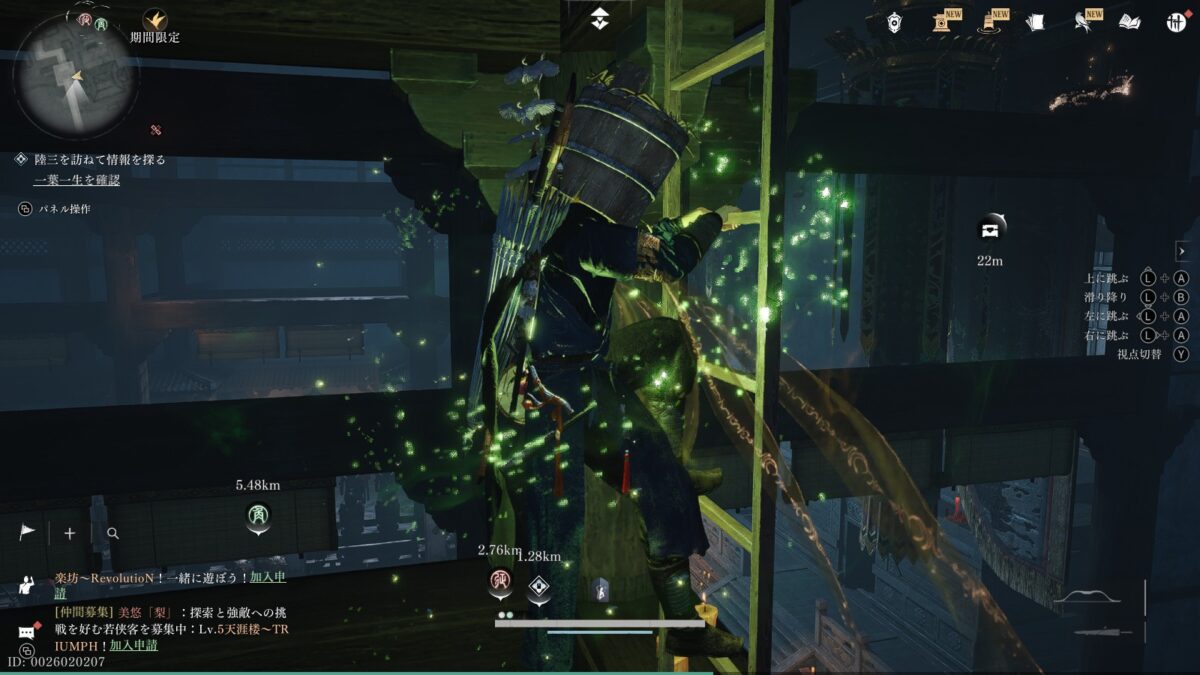
Task: Open the chat bubble icon with red dot
Action: click(27, 632)
